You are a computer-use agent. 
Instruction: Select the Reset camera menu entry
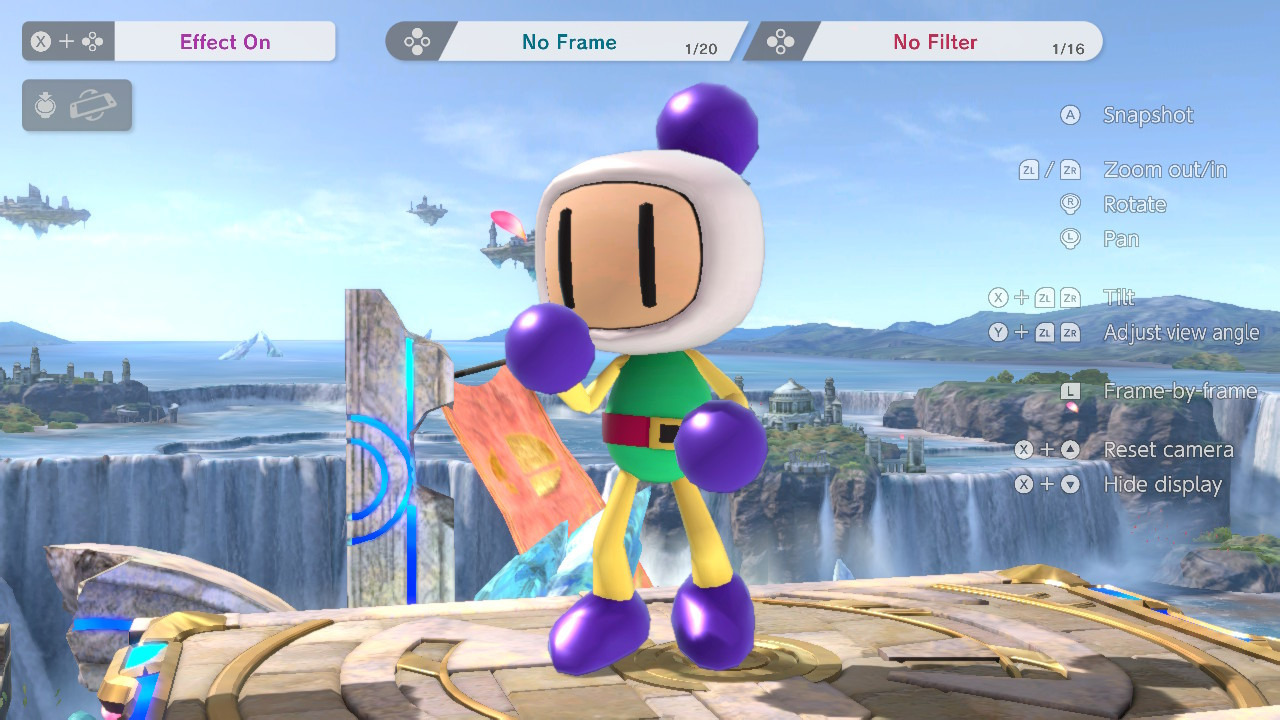coord(1167,449)
